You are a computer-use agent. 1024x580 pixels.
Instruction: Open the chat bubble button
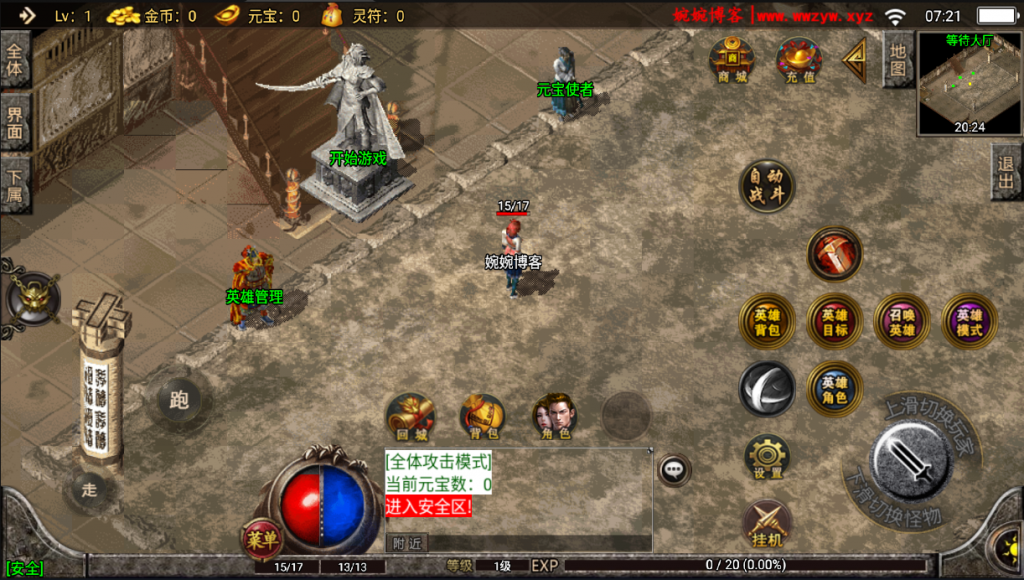[675, 468]
